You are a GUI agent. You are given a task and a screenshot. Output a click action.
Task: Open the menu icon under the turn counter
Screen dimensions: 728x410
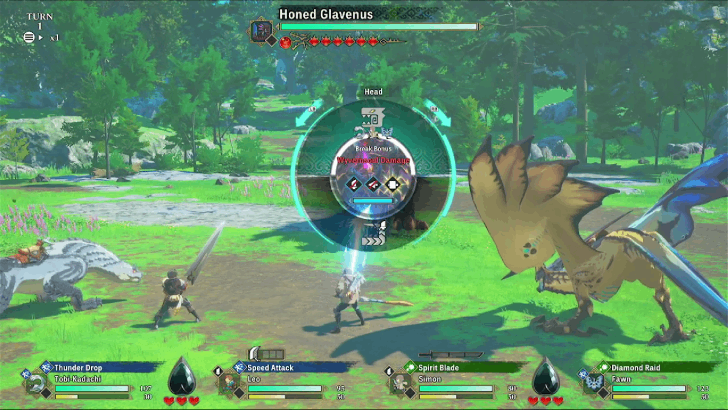click(30, 37)
